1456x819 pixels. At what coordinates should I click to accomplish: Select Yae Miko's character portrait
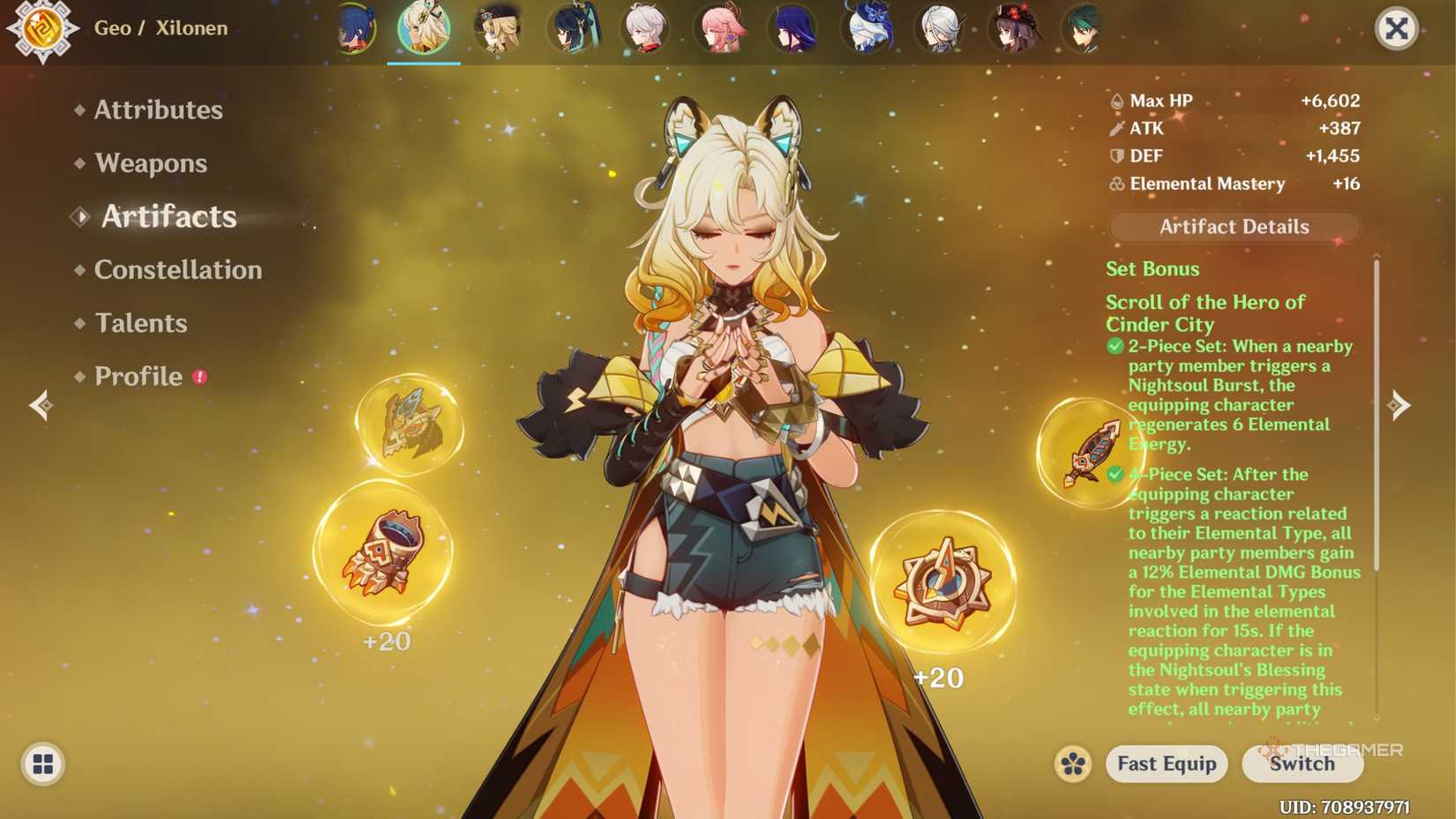[x=721, y=29]
